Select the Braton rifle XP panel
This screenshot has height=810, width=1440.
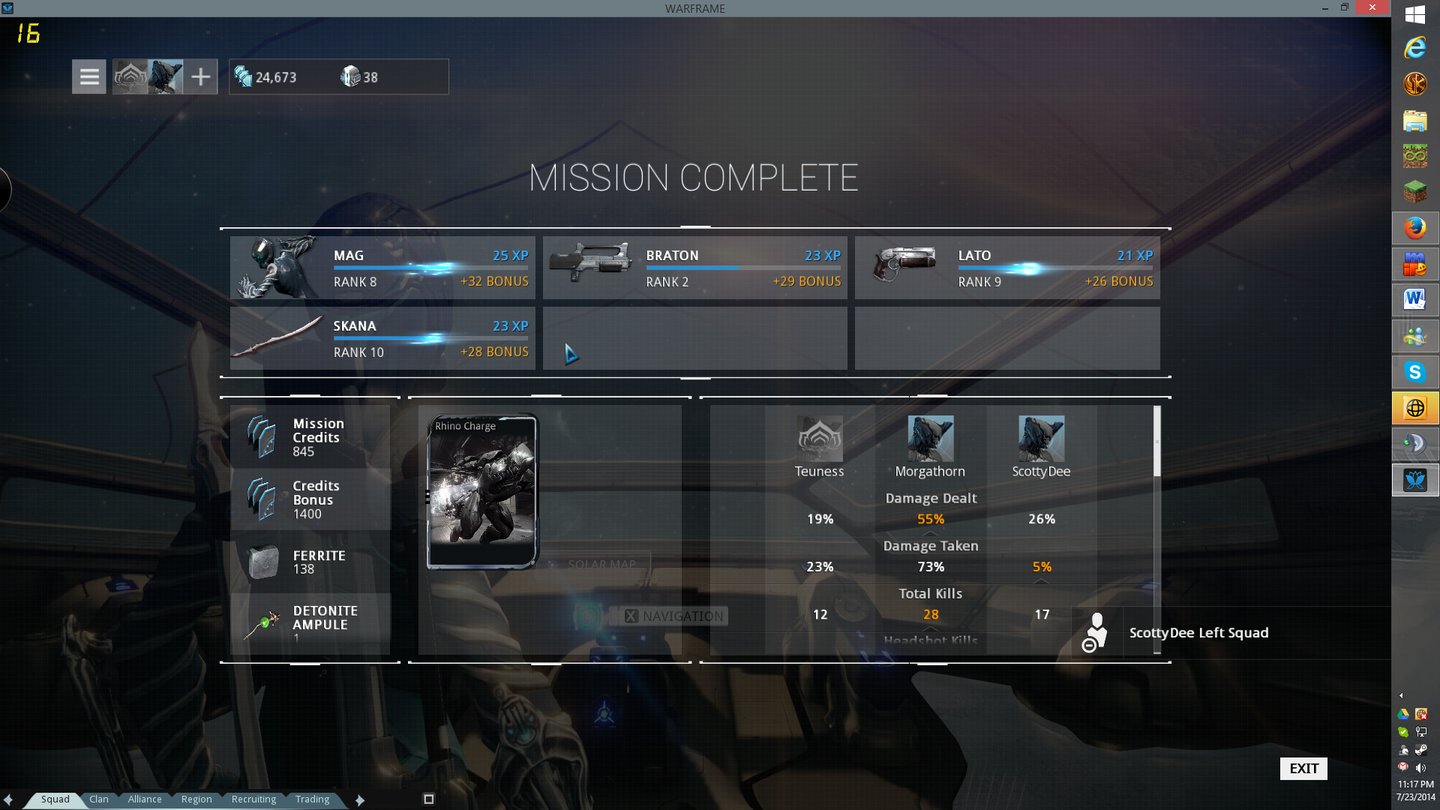click(695, 268)
